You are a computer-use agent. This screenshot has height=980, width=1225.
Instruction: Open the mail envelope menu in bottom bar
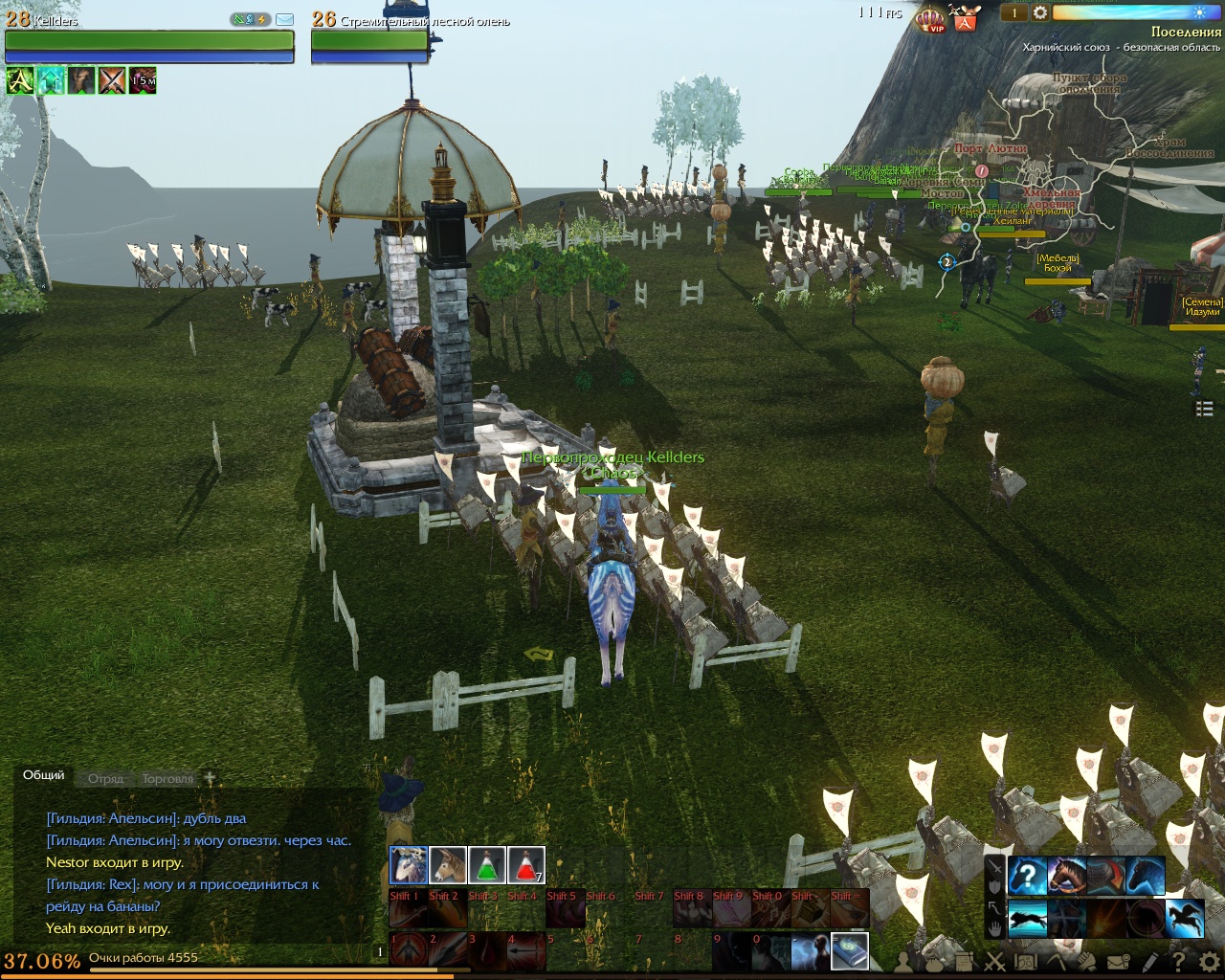tap(1118, 962)
